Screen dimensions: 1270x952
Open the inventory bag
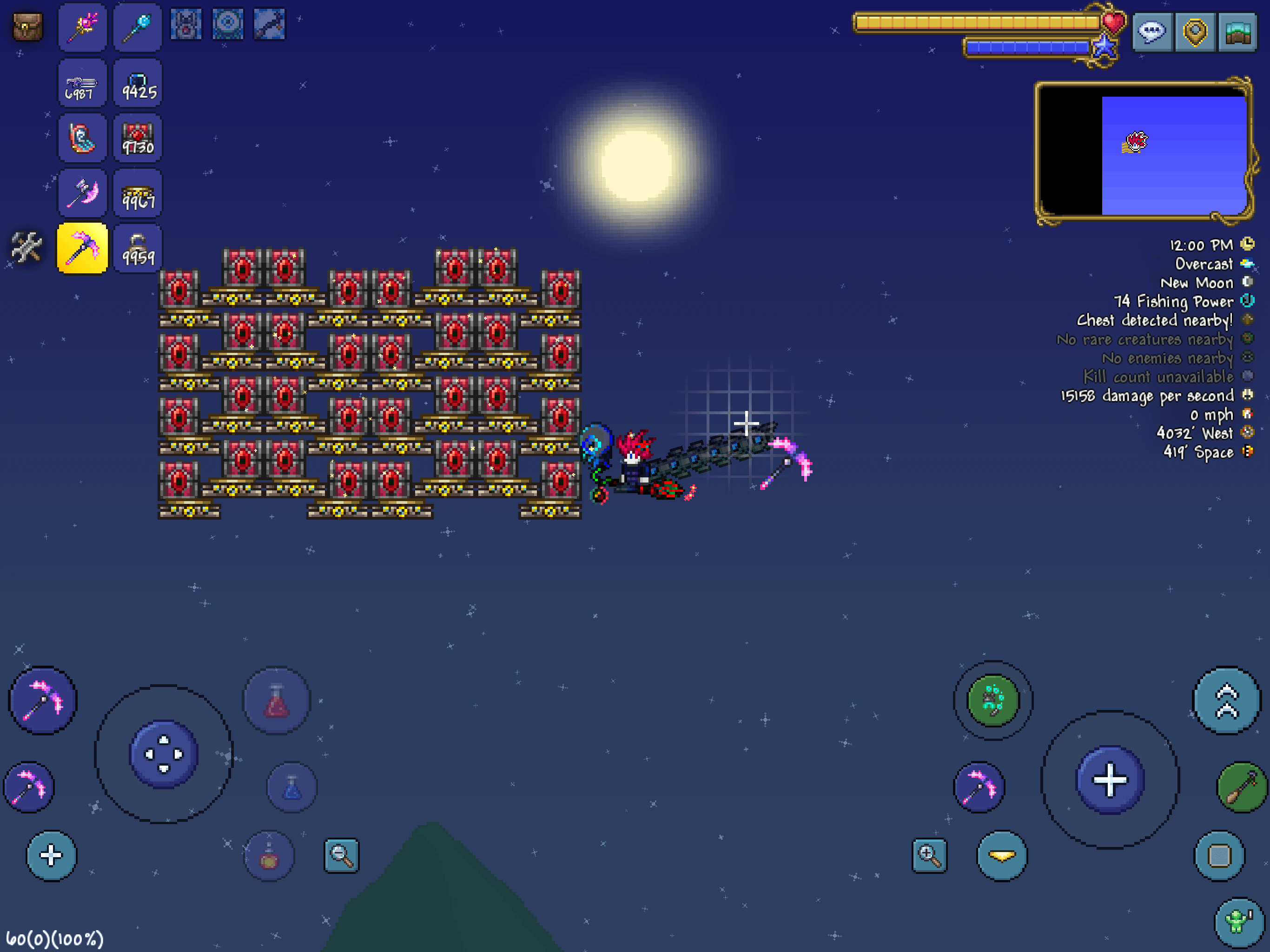coord(27,27)
